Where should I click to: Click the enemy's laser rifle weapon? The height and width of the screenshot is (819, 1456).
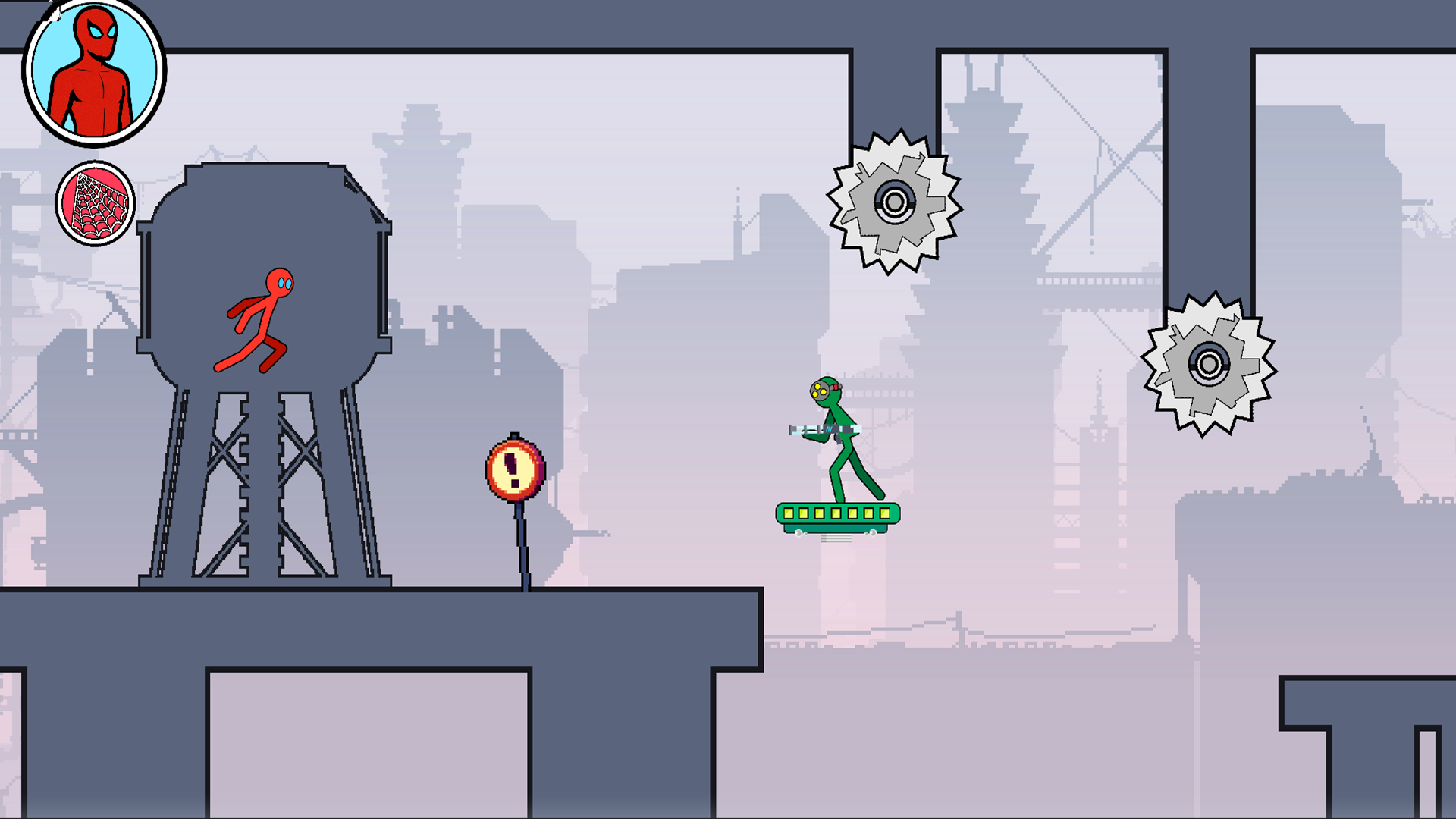click(830, 430)
